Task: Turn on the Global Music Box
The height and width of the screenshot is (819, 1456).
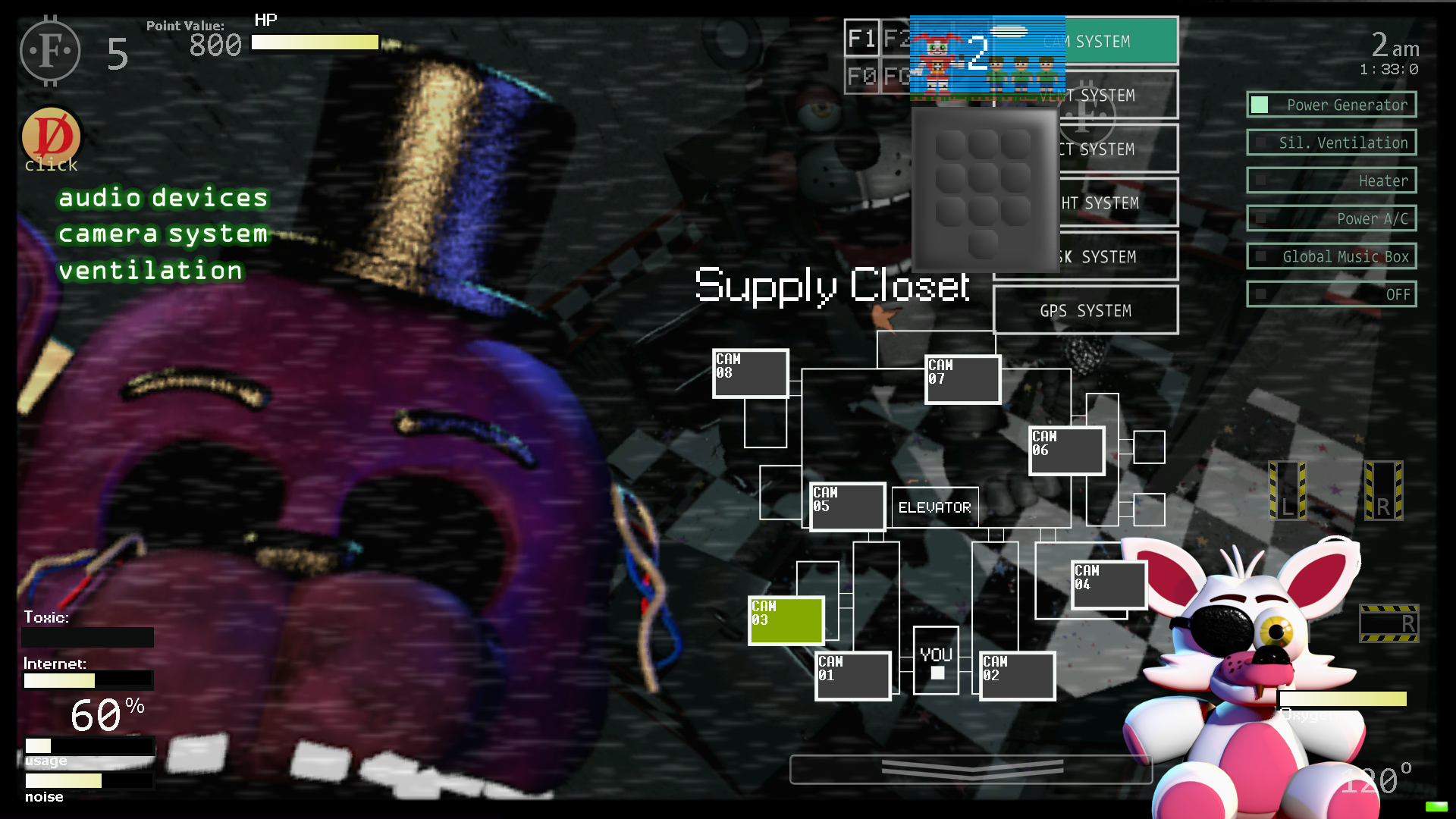Action: [x=1331, y=256]
